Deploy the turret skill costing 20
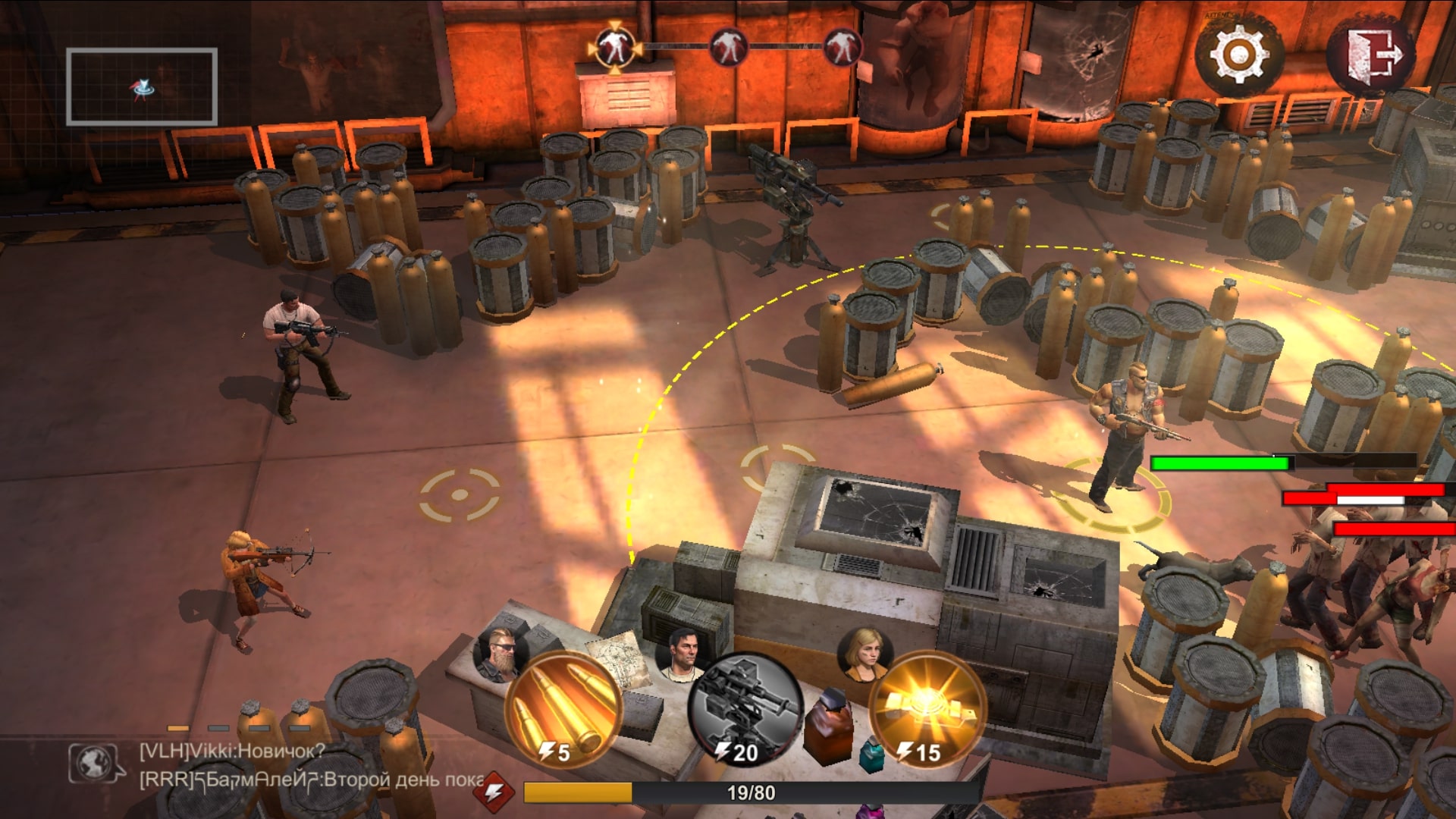Viewport: 1456px width, 819px height. [746, 711]
